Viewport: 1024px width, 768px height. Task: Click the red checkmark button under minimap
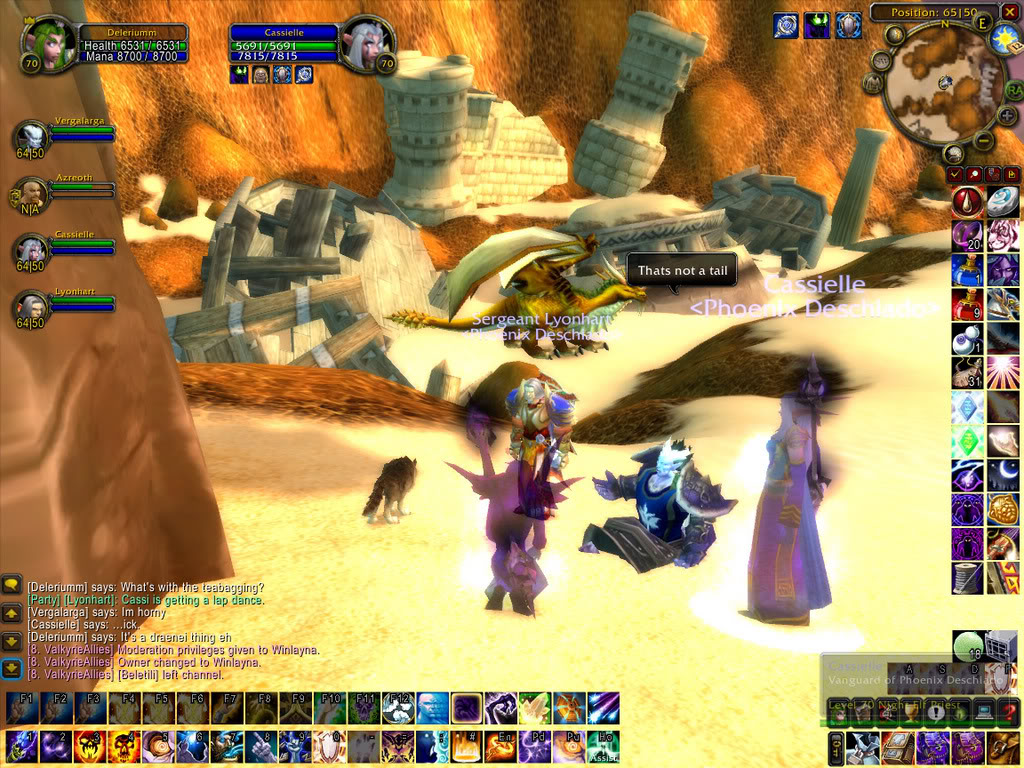pyautogui.click(x=955, y=175)
